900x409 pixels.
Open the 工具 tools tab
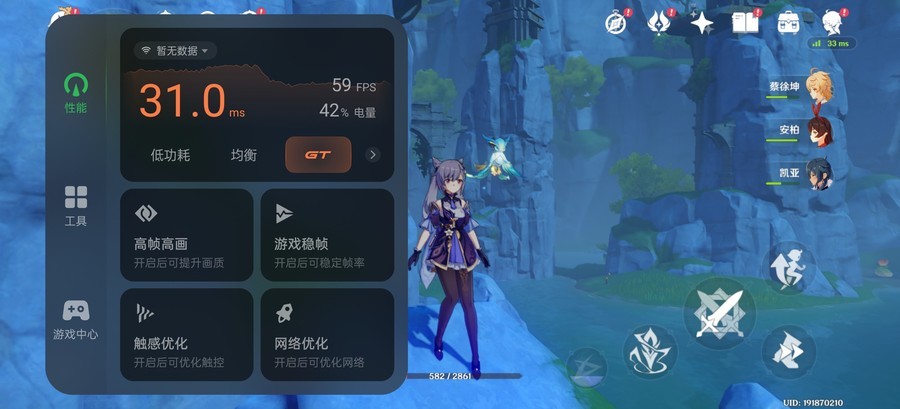(x=75, y=205)
